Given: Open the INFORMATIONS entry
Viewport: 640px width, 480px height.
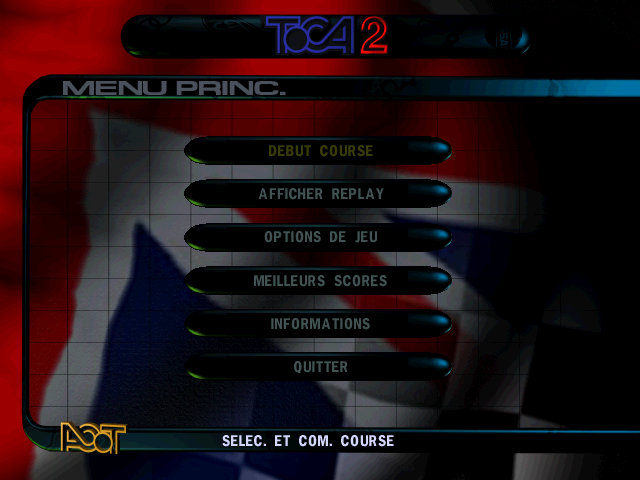Looking at the screenshot, I should coord(320,324).
